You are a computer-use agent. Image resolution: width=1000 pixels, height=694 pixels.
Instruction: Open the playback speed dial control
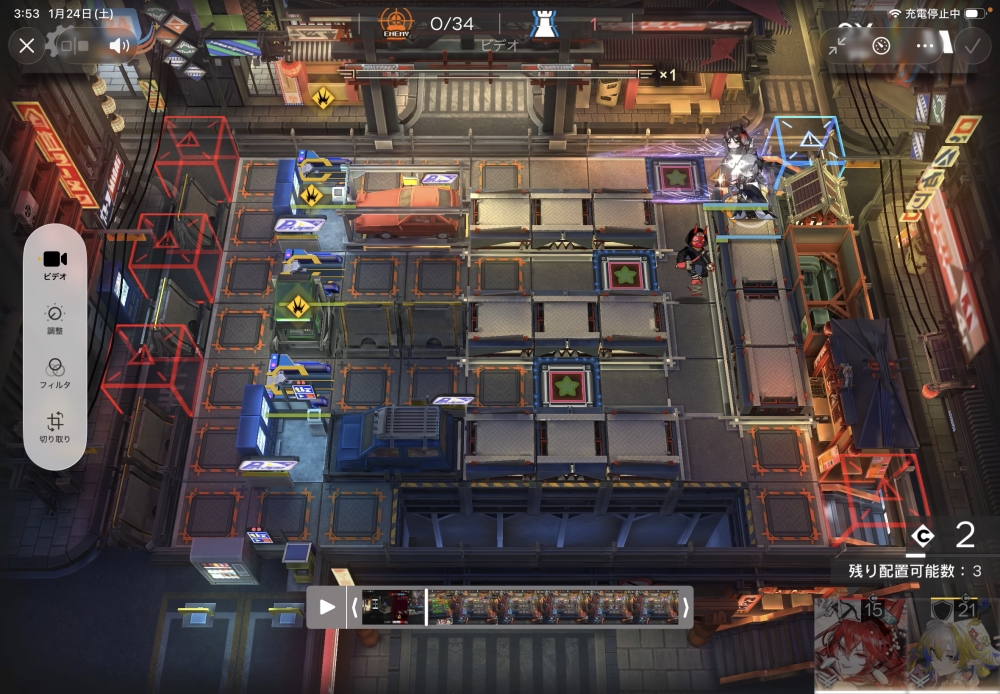click(881, 45)
